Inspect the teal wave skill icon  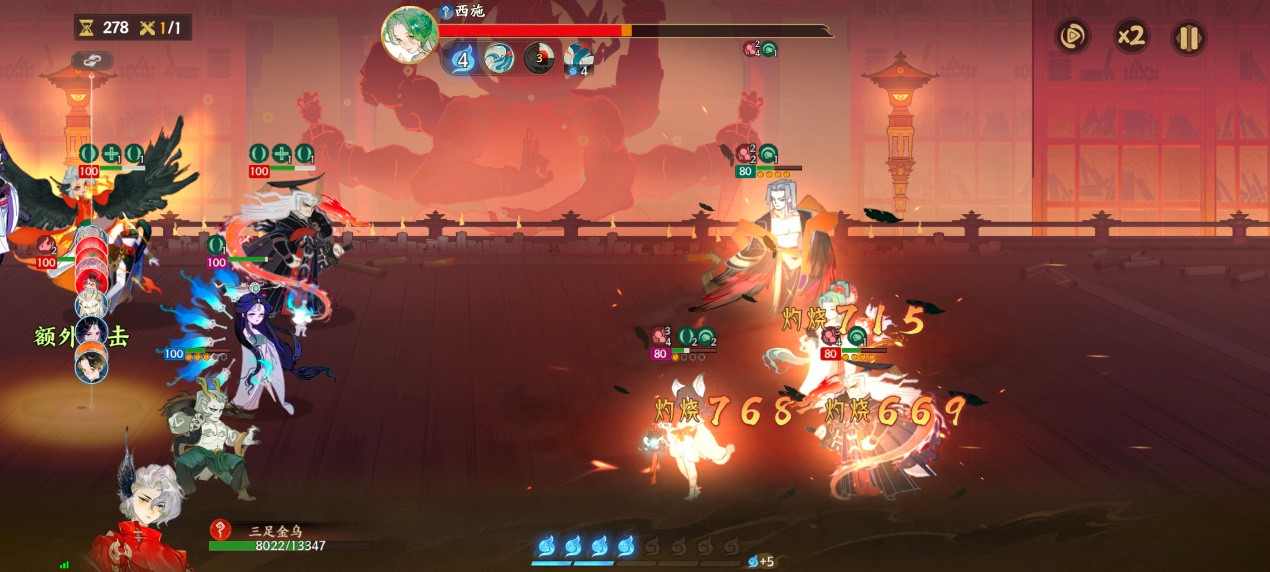click(x=499, y=59)
